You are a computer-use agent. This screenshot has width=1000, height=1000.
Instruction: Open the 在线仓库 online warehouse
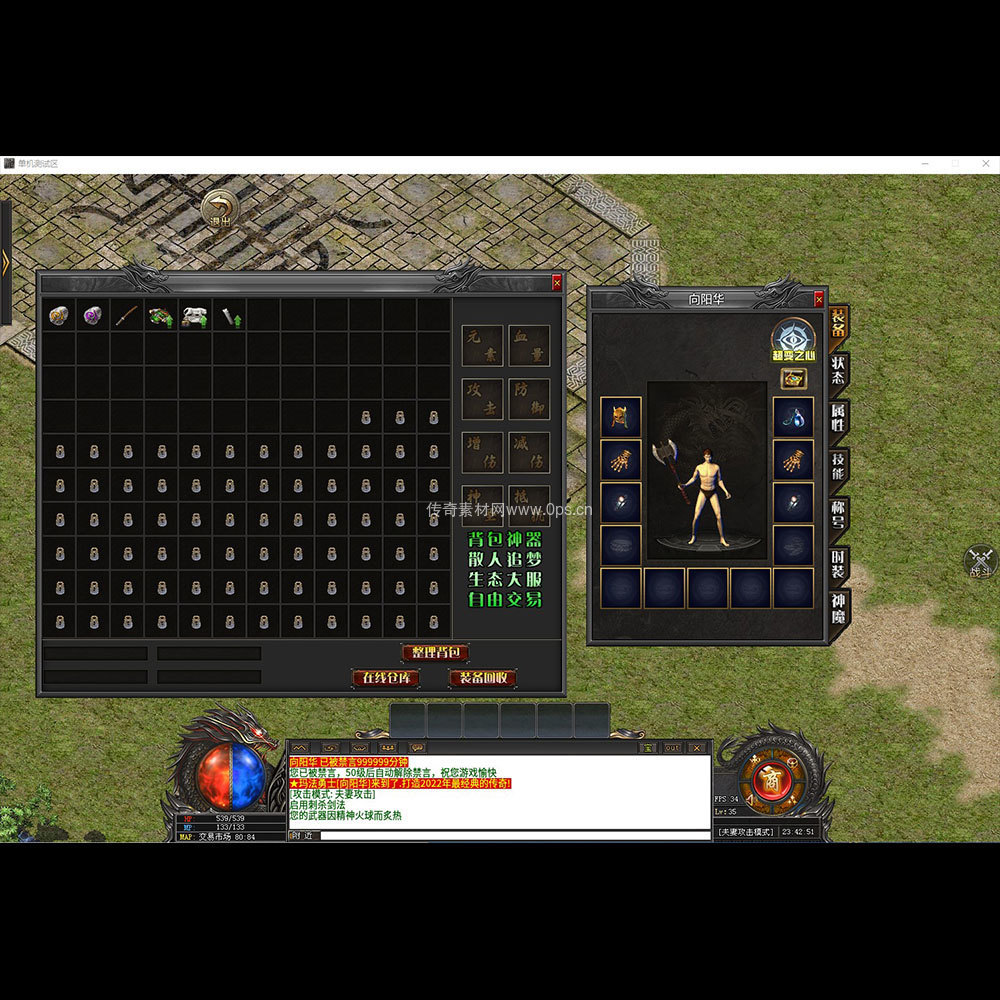tap(385, 678)
